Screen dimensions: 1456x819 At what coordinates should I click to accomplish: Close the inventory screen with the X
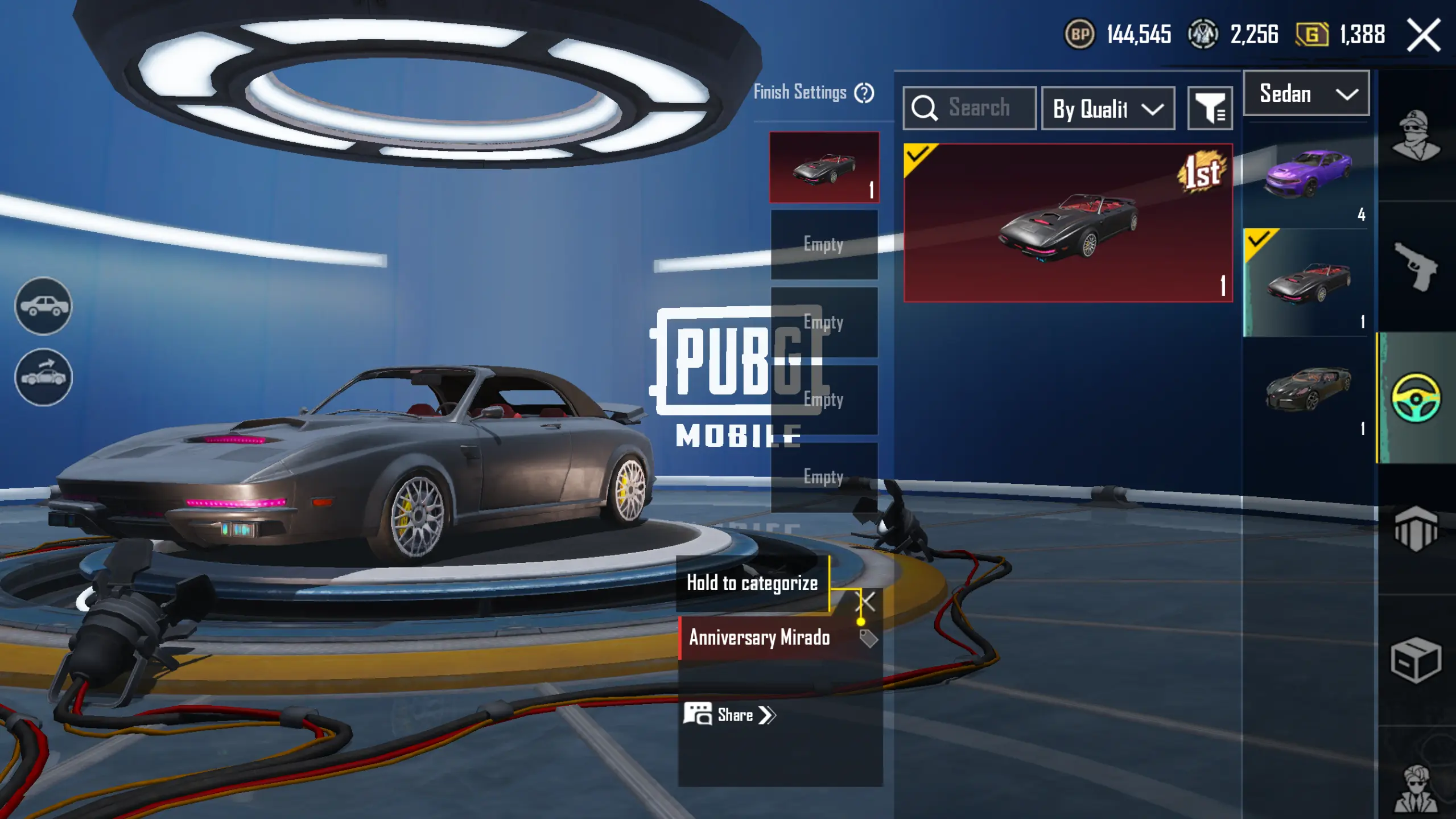point(1424,35)
